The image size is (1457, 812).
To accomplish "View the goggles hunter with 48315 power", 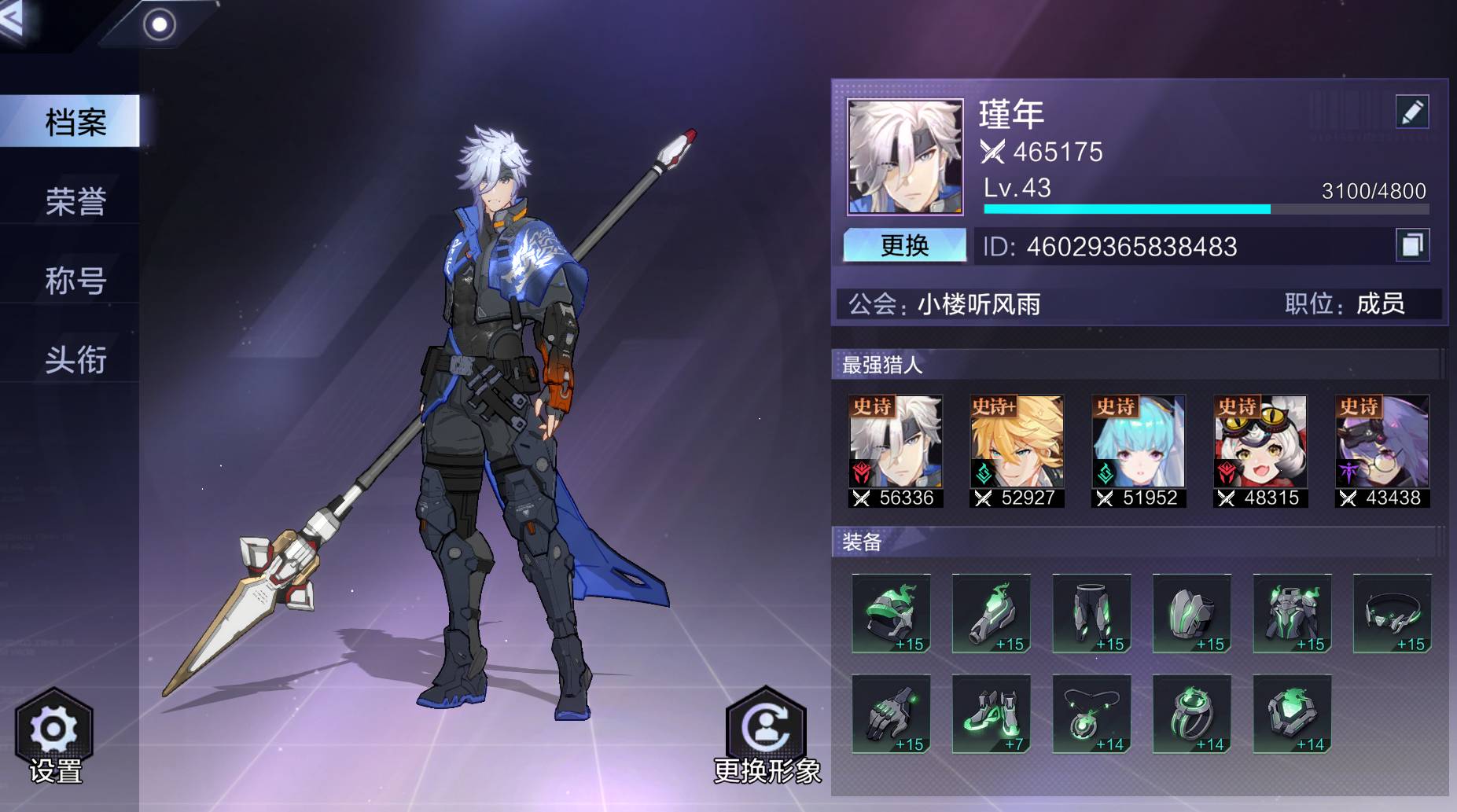I will tap(1260, 450).
